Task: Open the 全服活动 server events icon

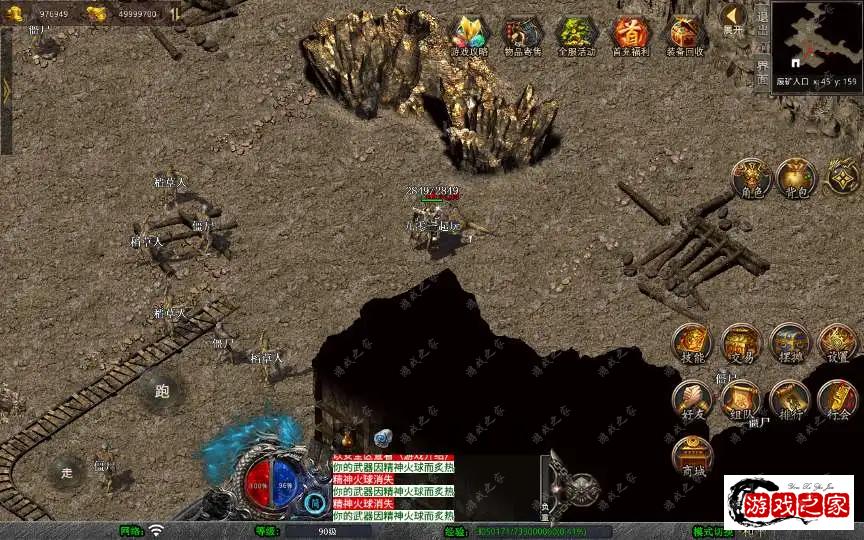Action: [x=576, y=35]
